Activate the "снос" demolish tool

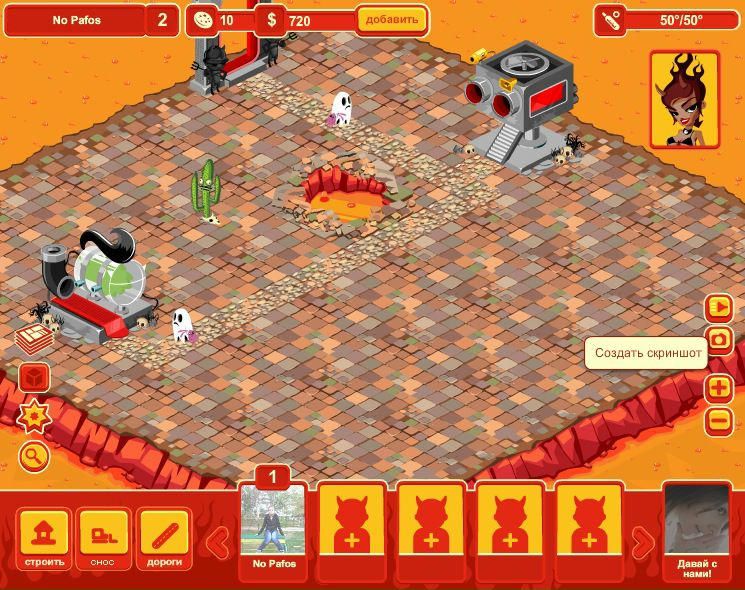[x=104, y=540]
